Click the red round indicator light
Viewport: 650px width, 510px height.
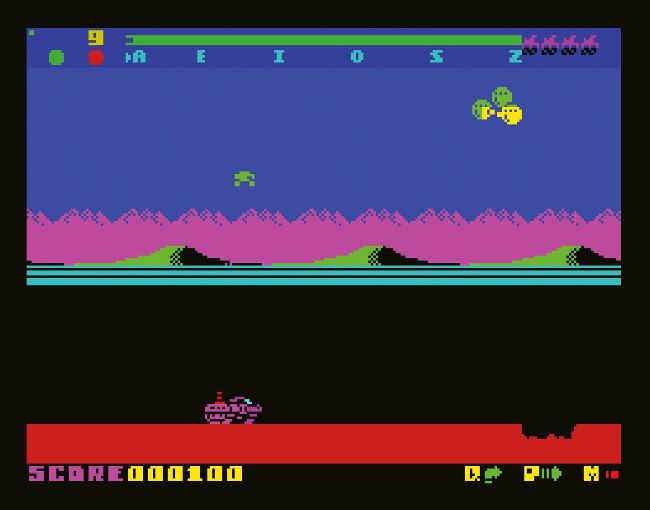pos(96,57)
